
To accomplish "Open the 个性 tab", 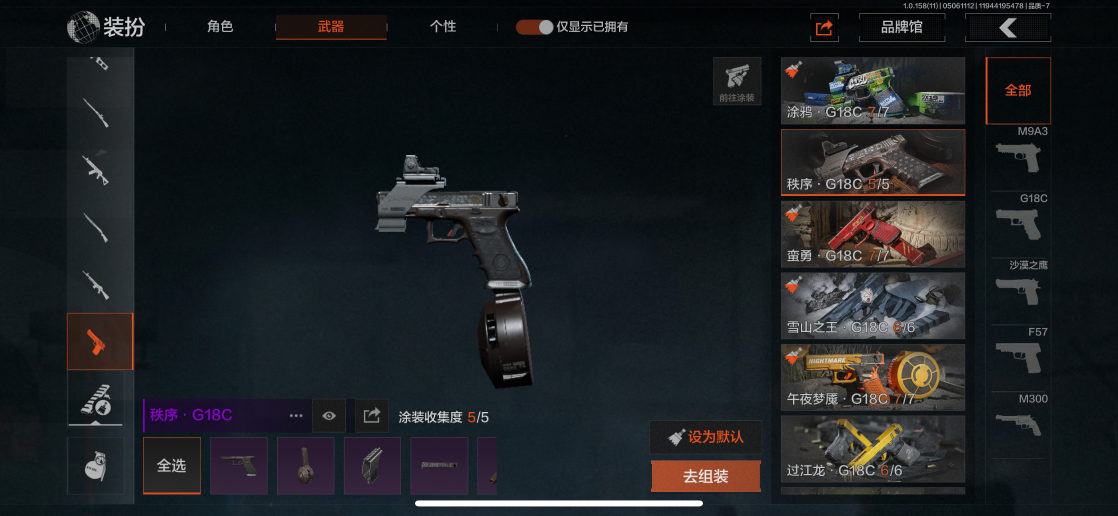I will coord(443,27).
